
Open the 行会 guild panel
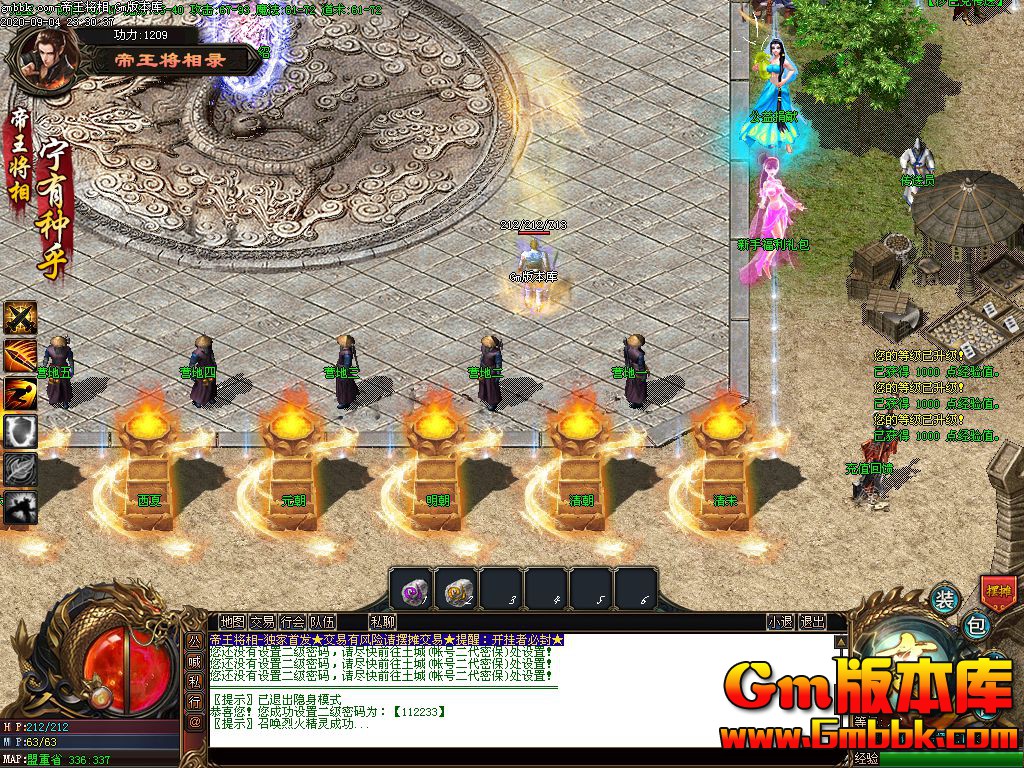click(292, 622)
